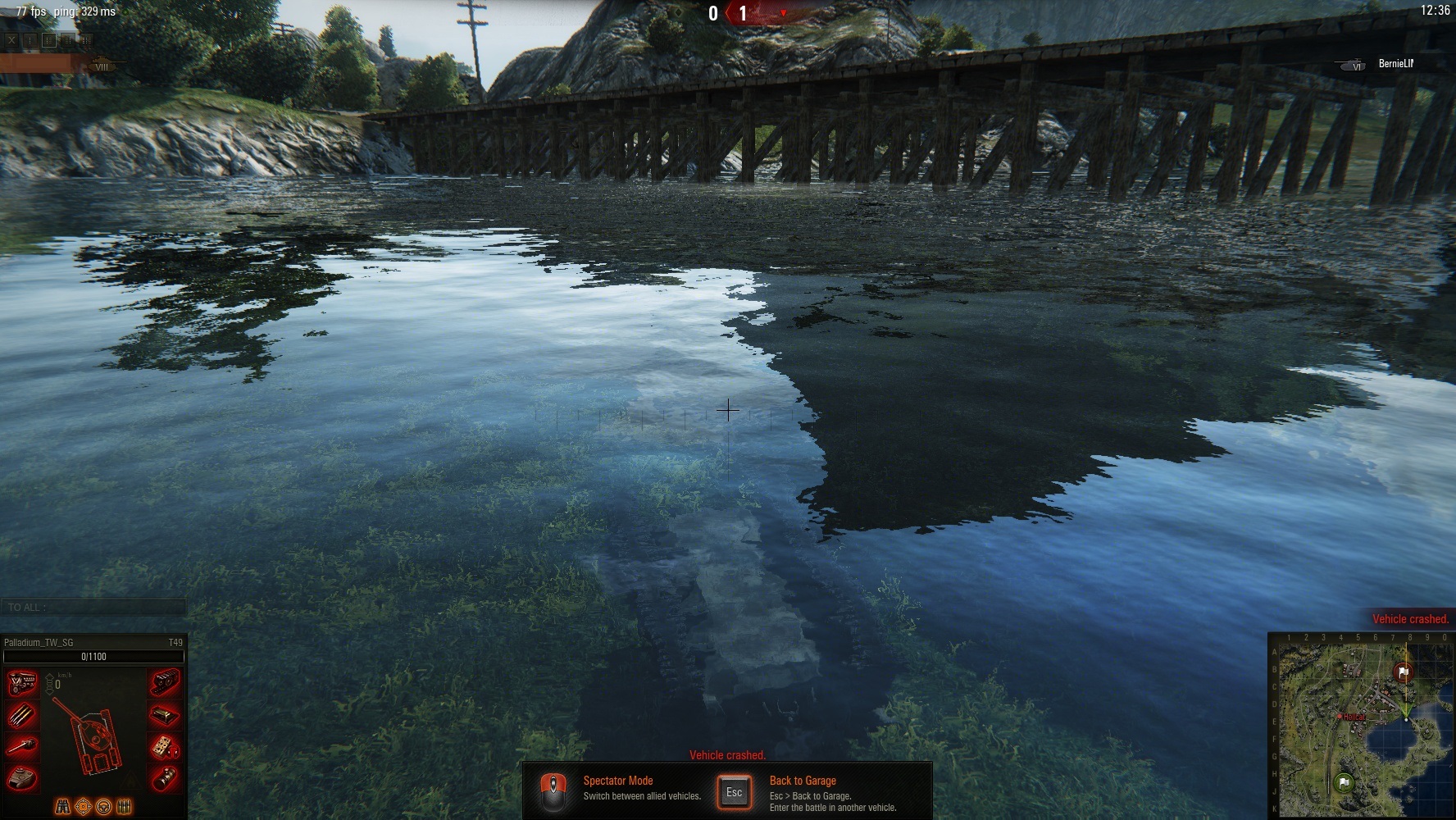Open the minimap
This screenshot has height=820, width=1456.
pos(1360,726)
